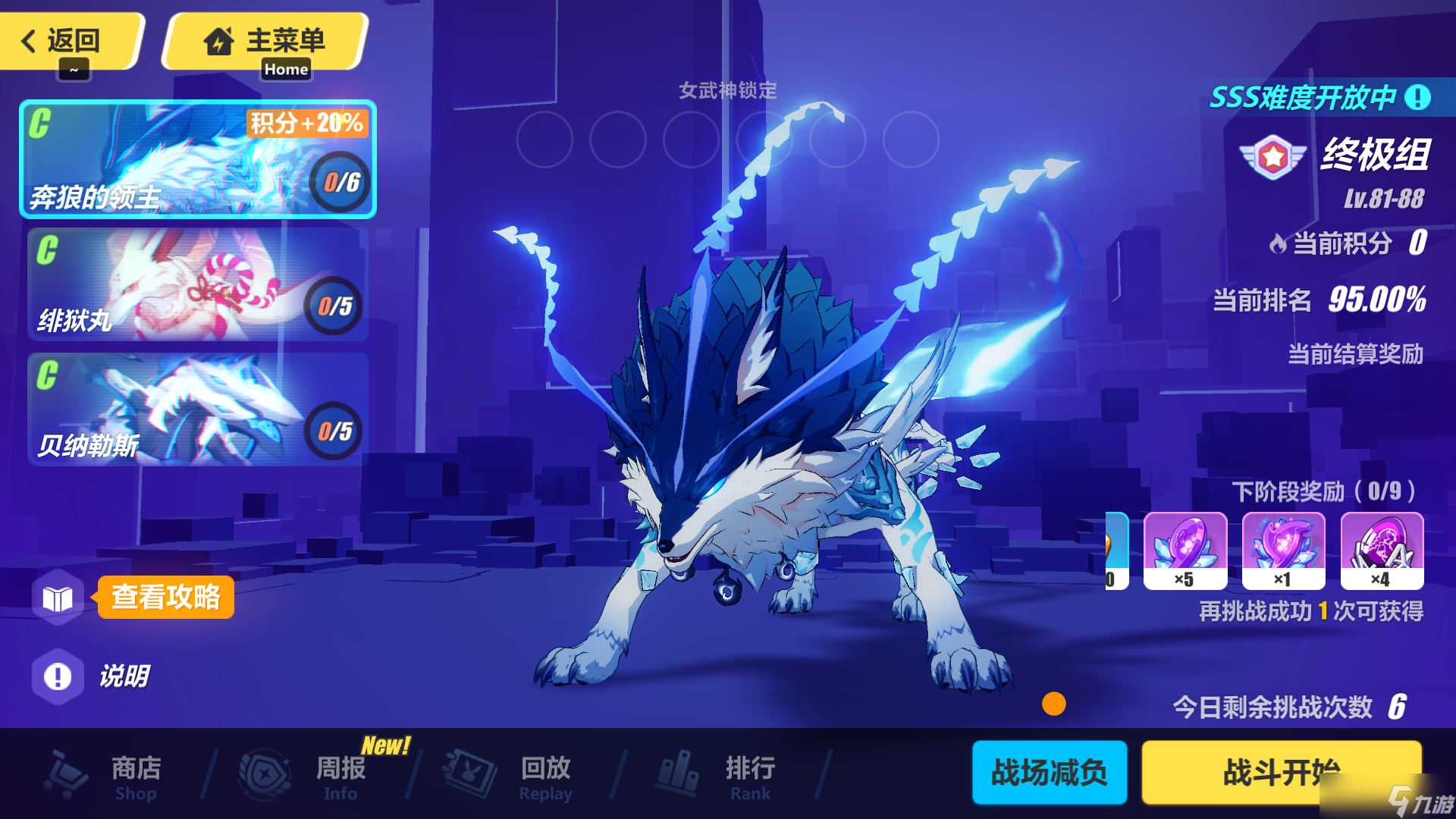The width and height of the screenshot is (1456, 819).
Task: Start battle with 战斗开始
Action: click(x=1282, y=773)
